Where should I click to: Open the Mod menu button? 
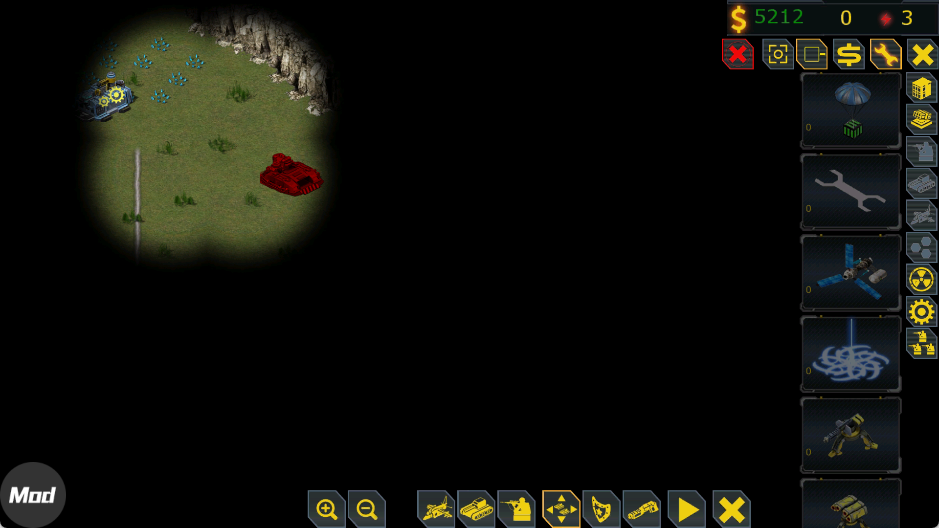pos(32,495)
